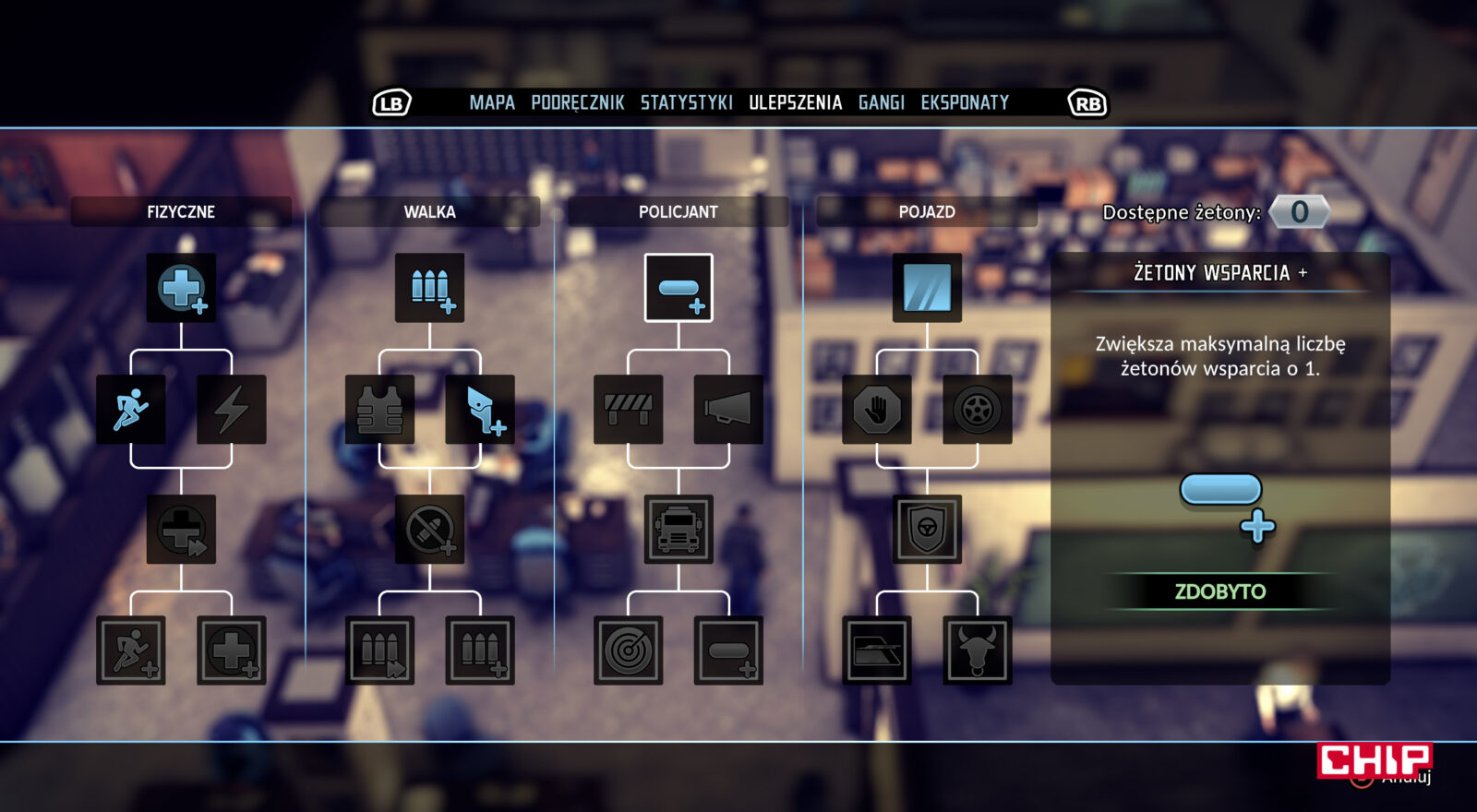
Task: Select the tire wheel upgrade
Action: click(x=978, y=409)
